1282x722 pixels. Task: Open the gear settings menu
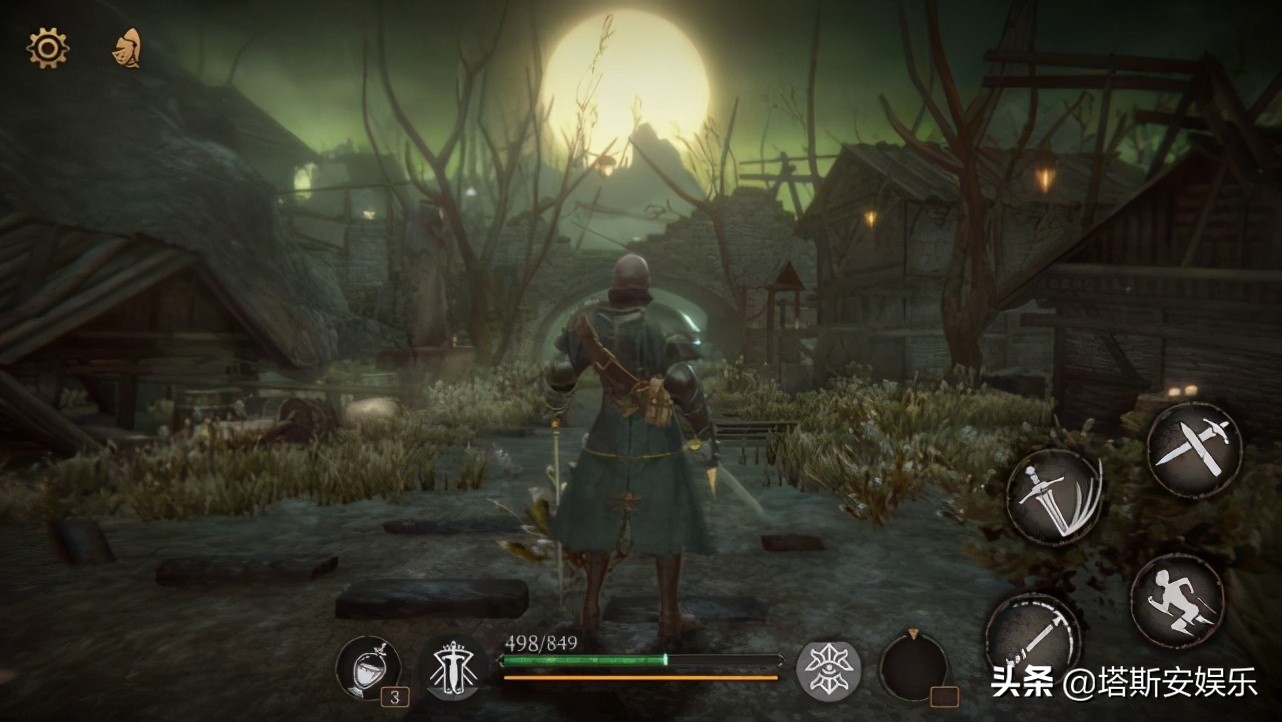tap(47, 48)
